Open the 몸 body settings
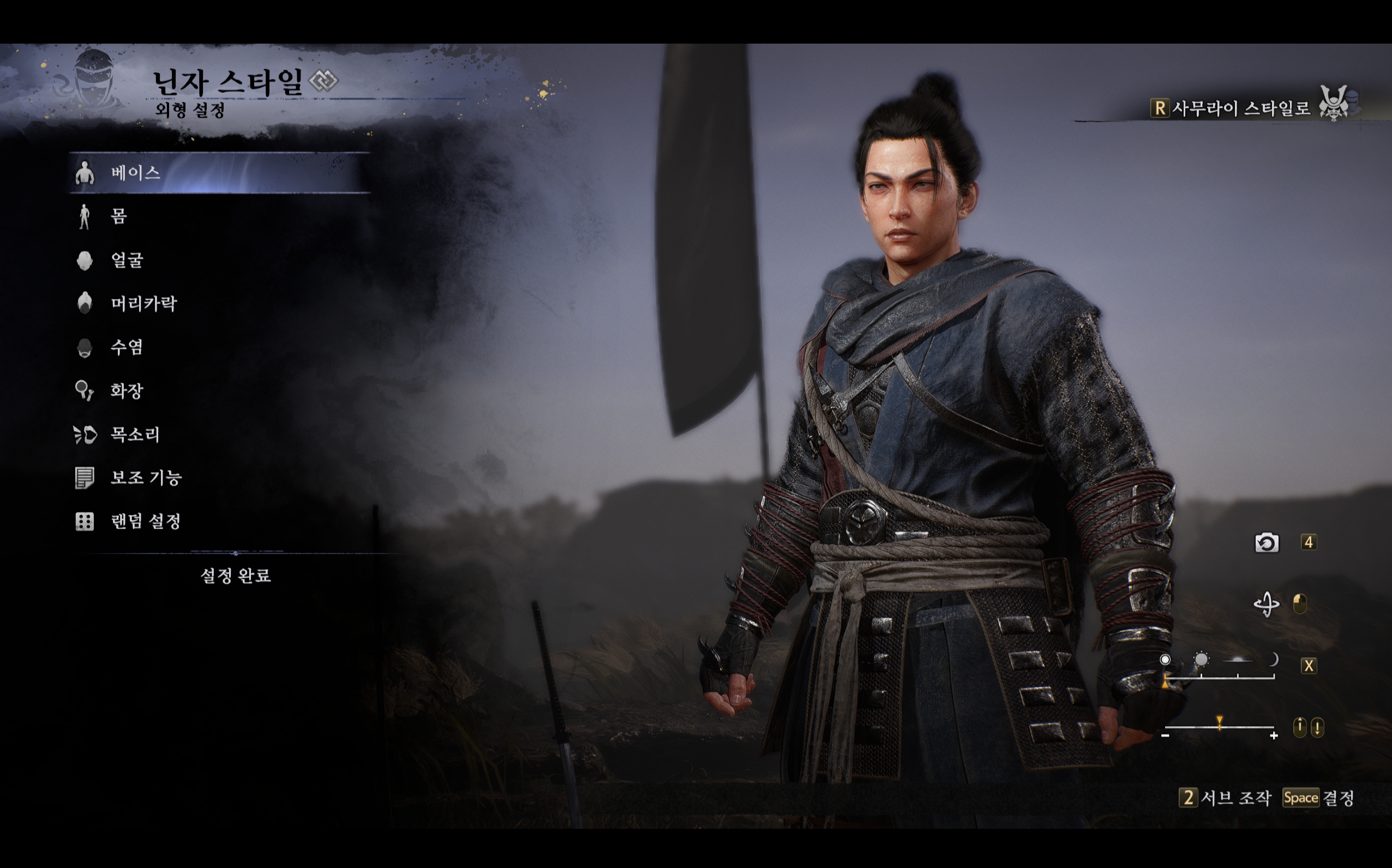This screenshot has height=868, width=1392. click(118, 216)
